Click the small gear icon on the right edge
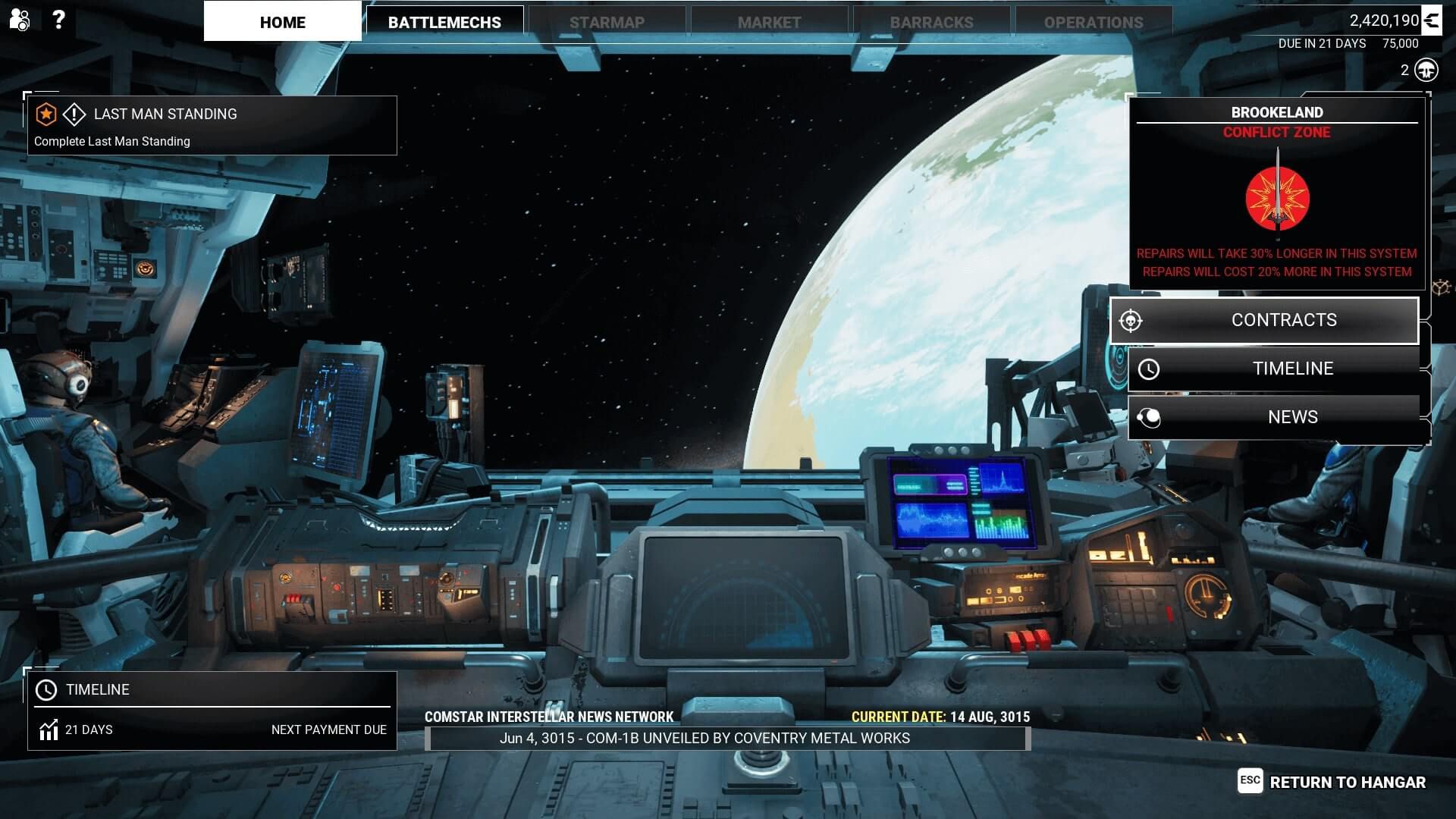The image size is (1456, 819). click(1440, 287)
